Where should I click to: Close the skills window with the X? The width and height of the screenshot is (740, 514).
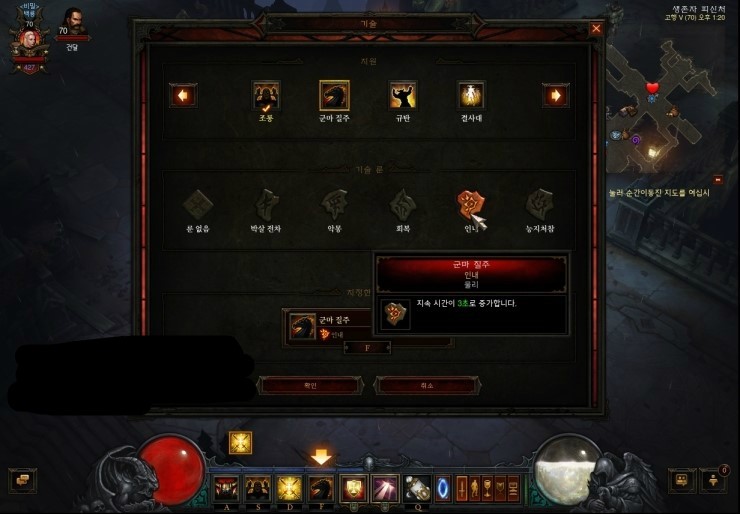[596, 29]
